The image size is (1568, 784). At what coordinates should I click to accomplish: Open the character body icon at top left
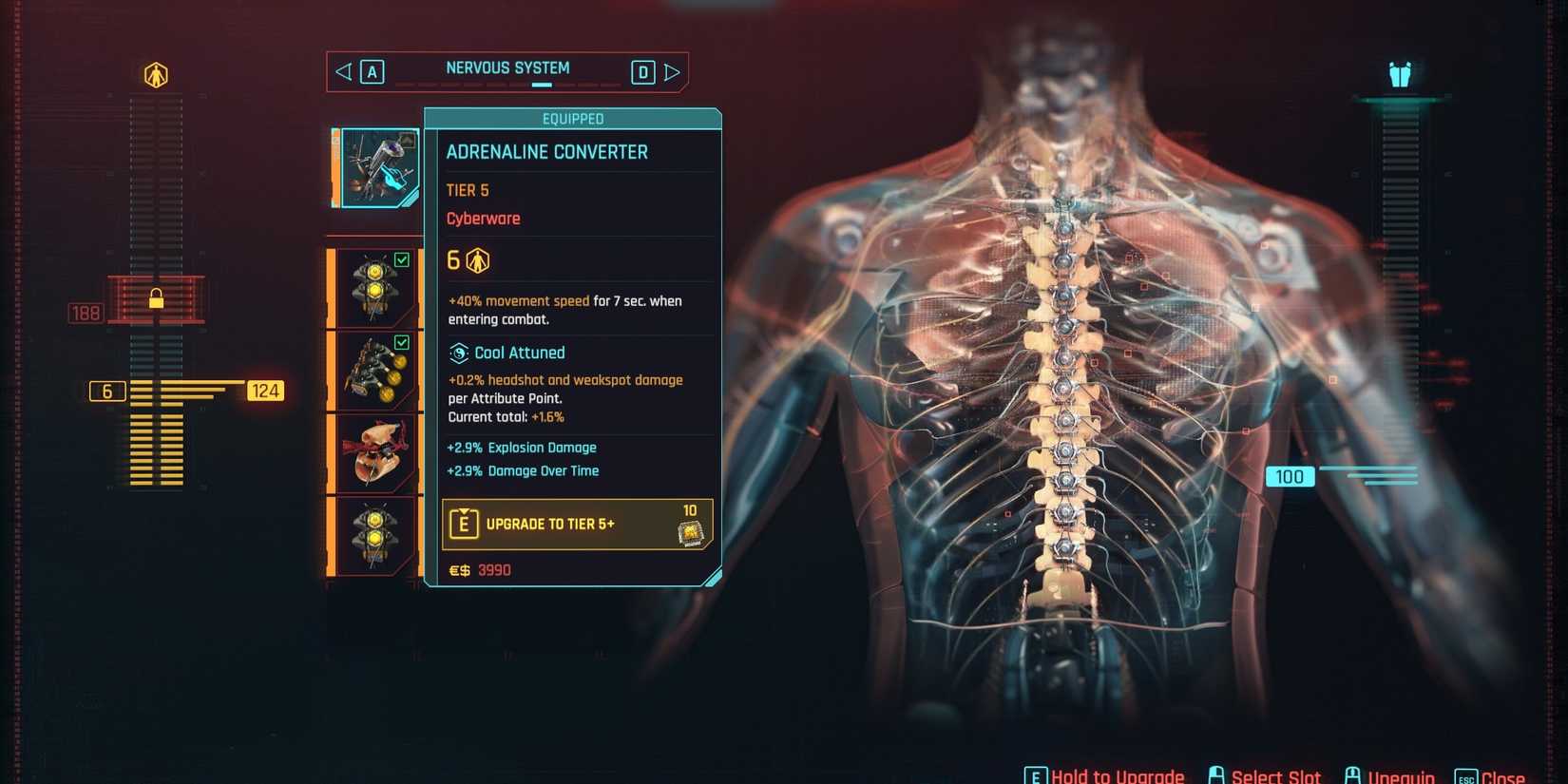pos(157,74)
